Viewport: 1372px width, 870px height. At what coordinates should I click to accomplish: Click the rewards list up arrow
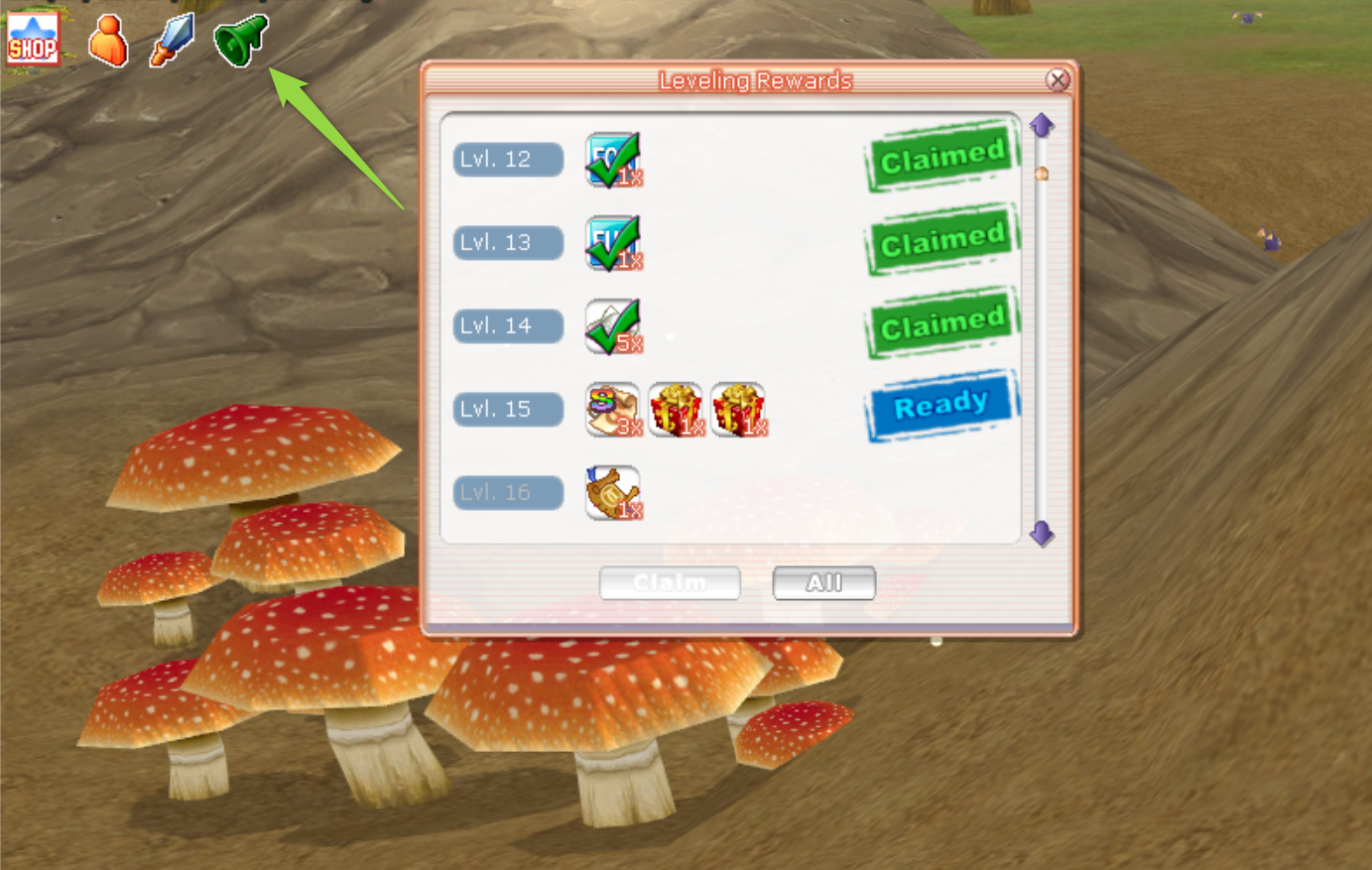(1041, 125)
